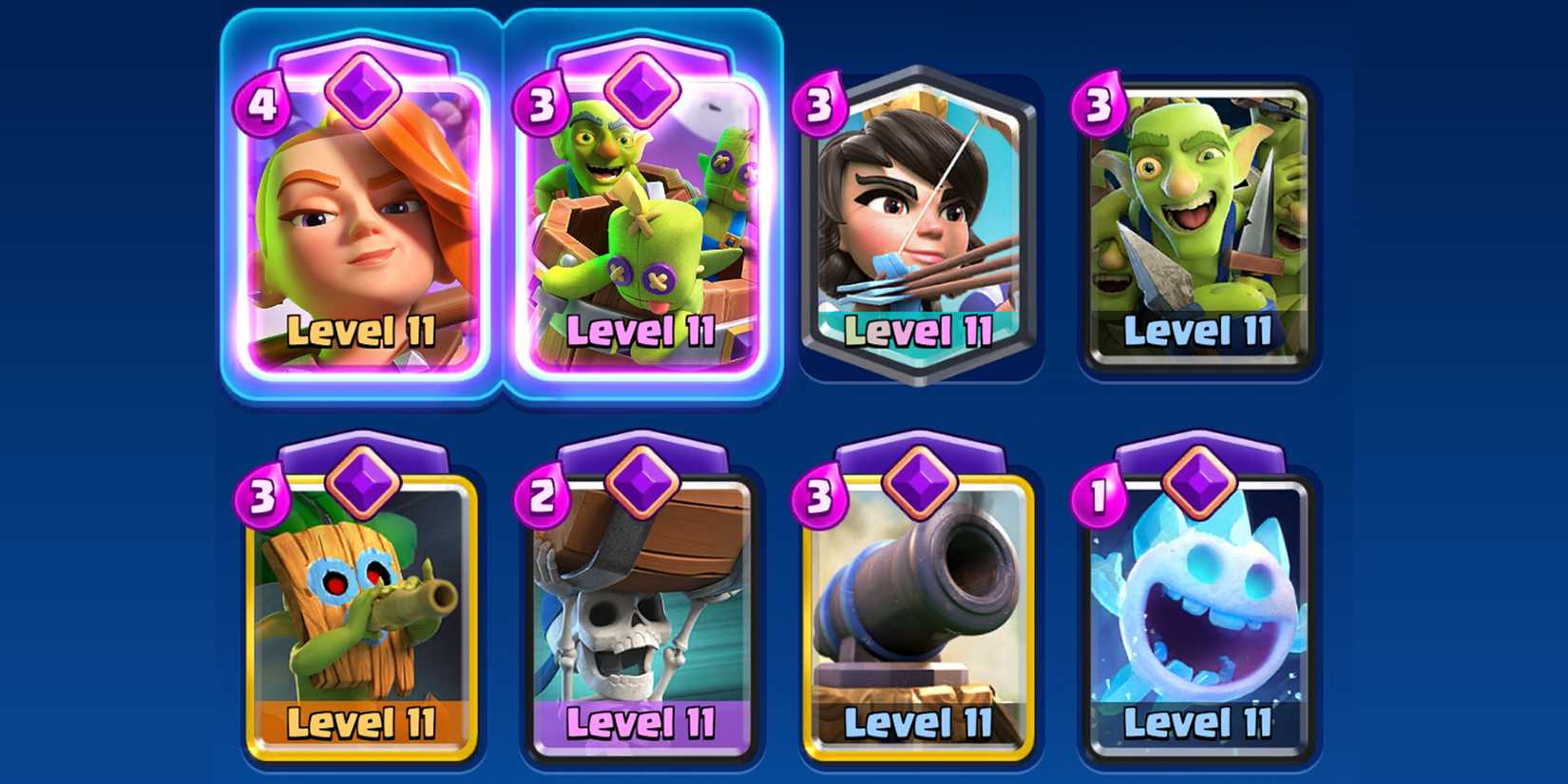Viewport: 1568px width, 784px height.
Task: Select the Cannon card
Action: pos(918,608)
